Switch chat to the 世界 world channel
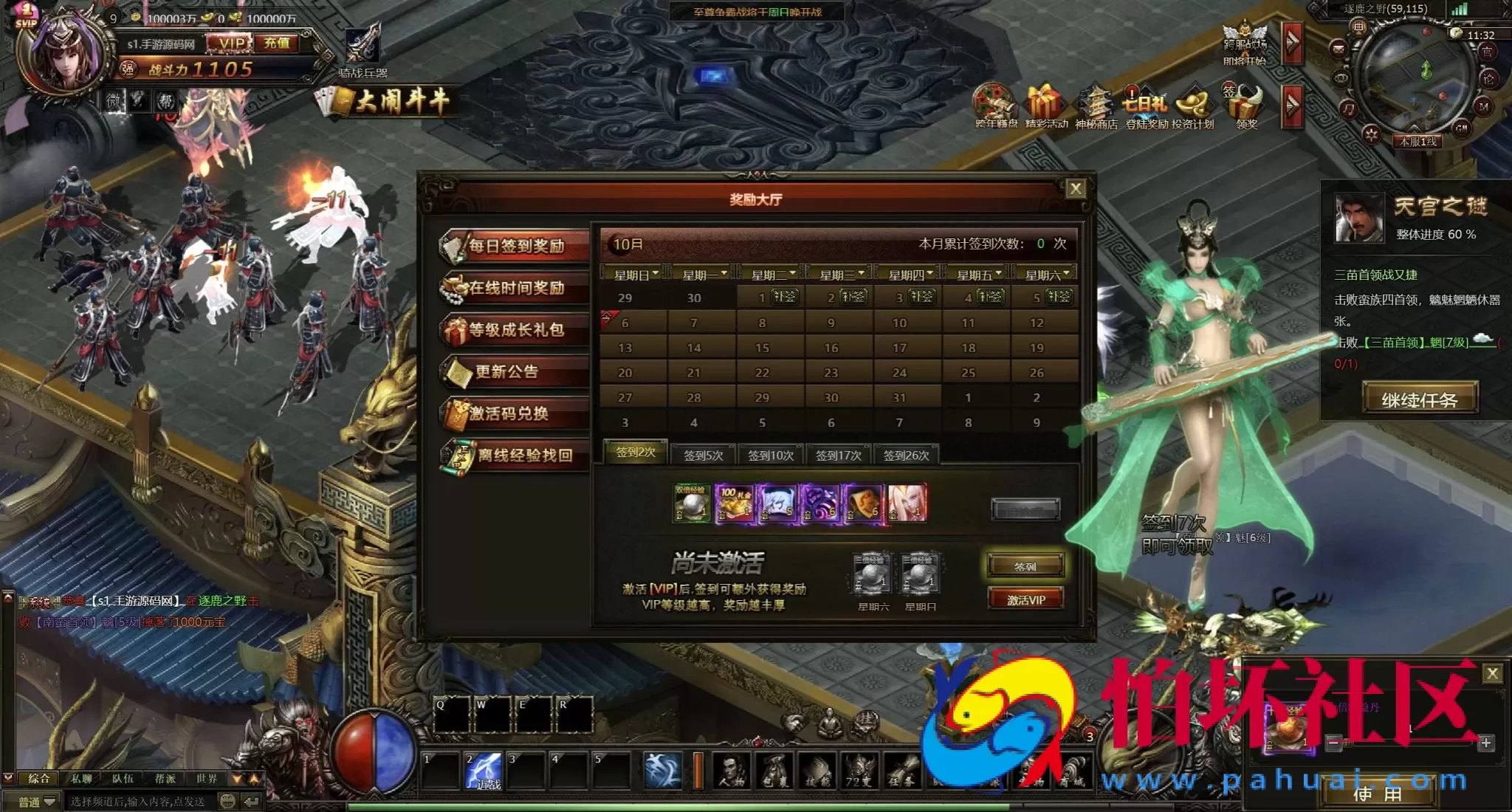 (x=207, y=778)
